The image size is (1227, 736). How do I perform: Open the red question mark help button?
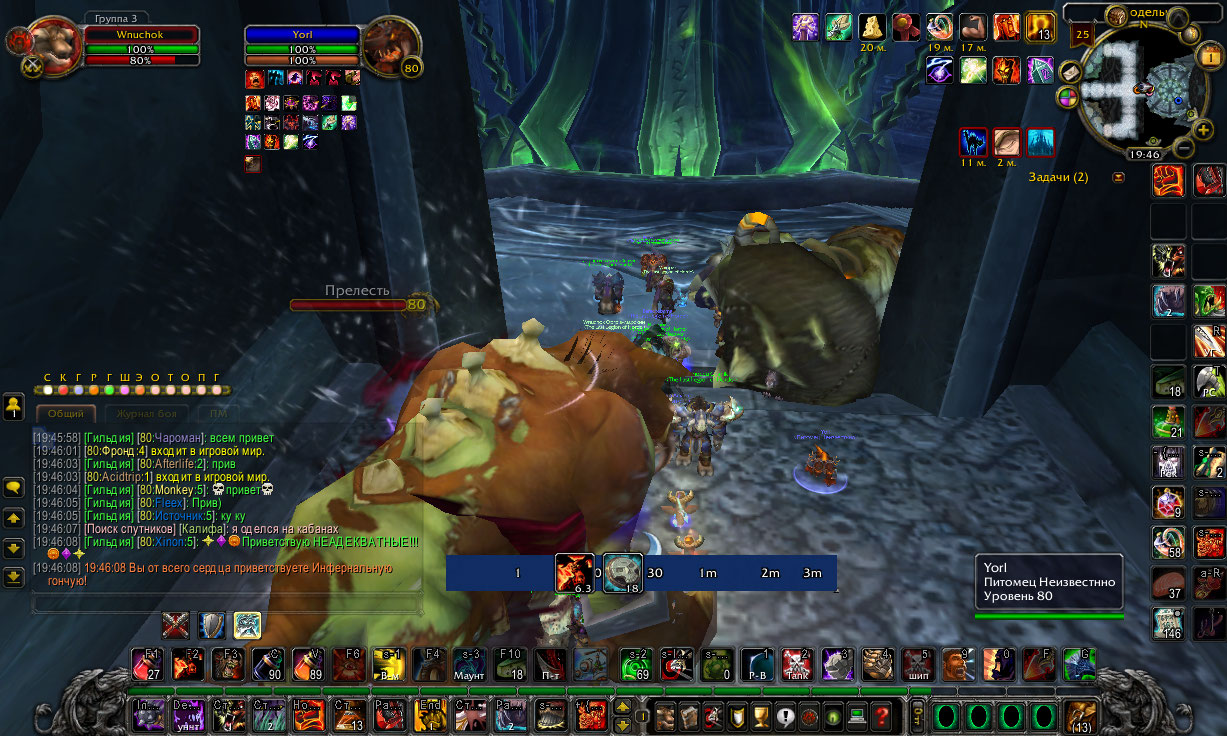tap(880, 716)
